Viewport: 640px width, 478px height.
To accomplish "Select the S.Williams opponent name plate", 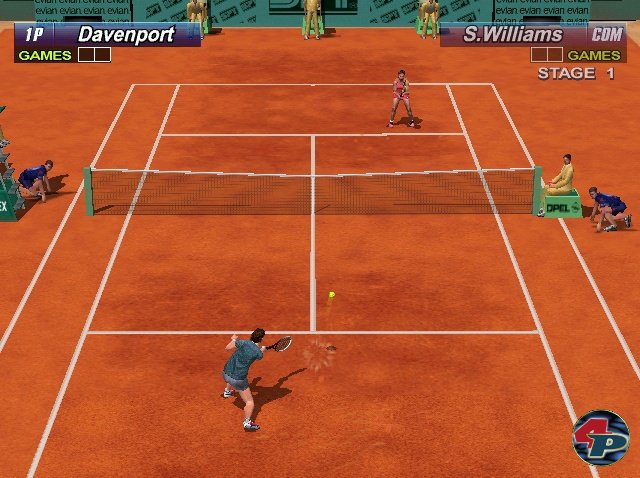I will [x=513, y=35].
